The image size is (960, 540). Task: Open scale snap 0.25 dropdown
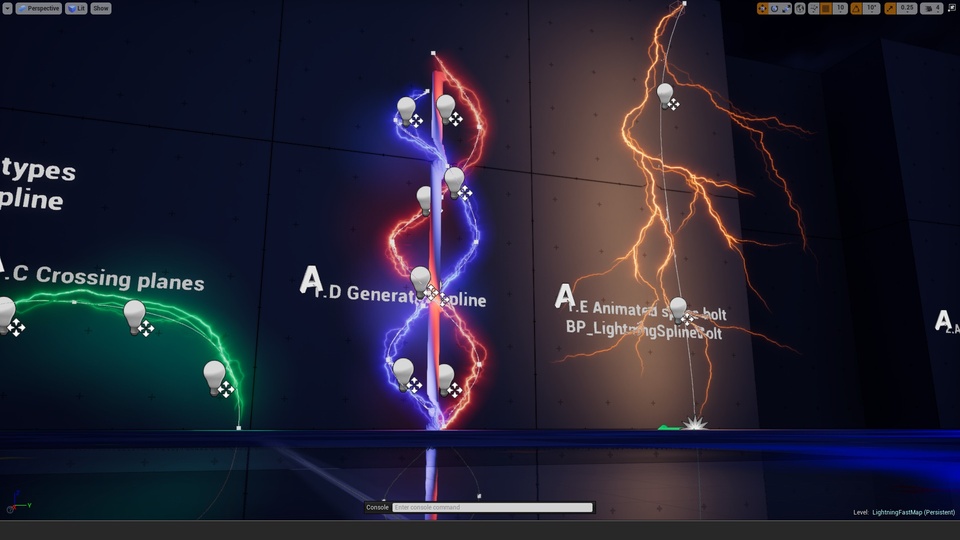[x=907, y=8]
